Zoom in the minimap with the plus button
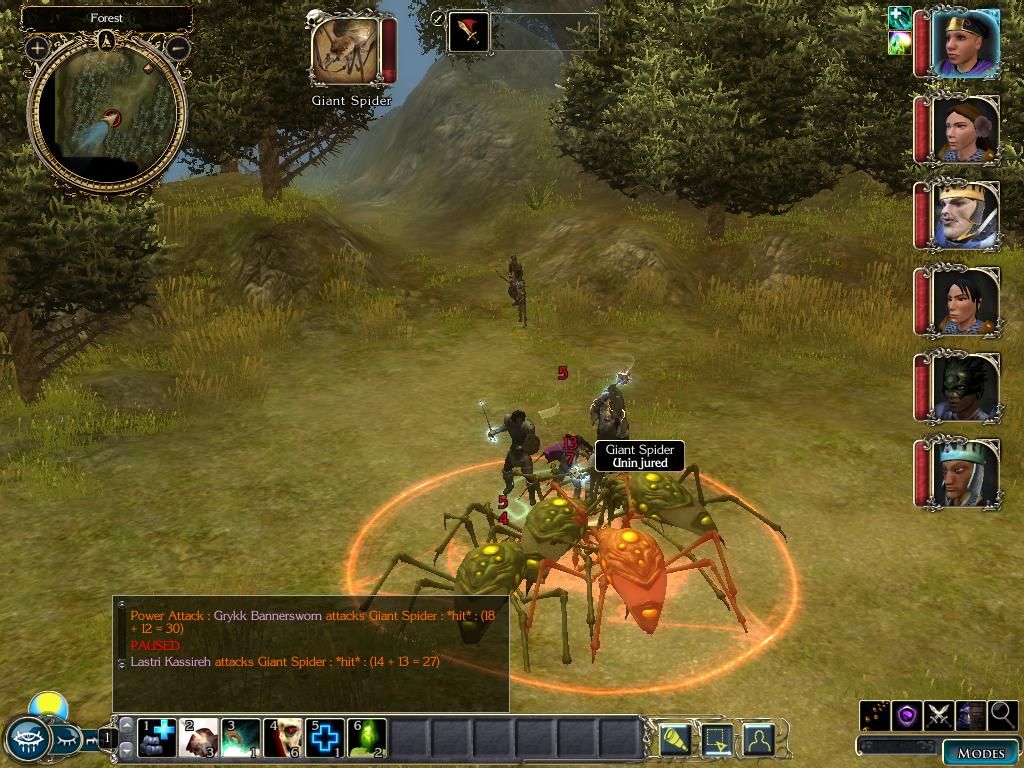 coord(38,47)
